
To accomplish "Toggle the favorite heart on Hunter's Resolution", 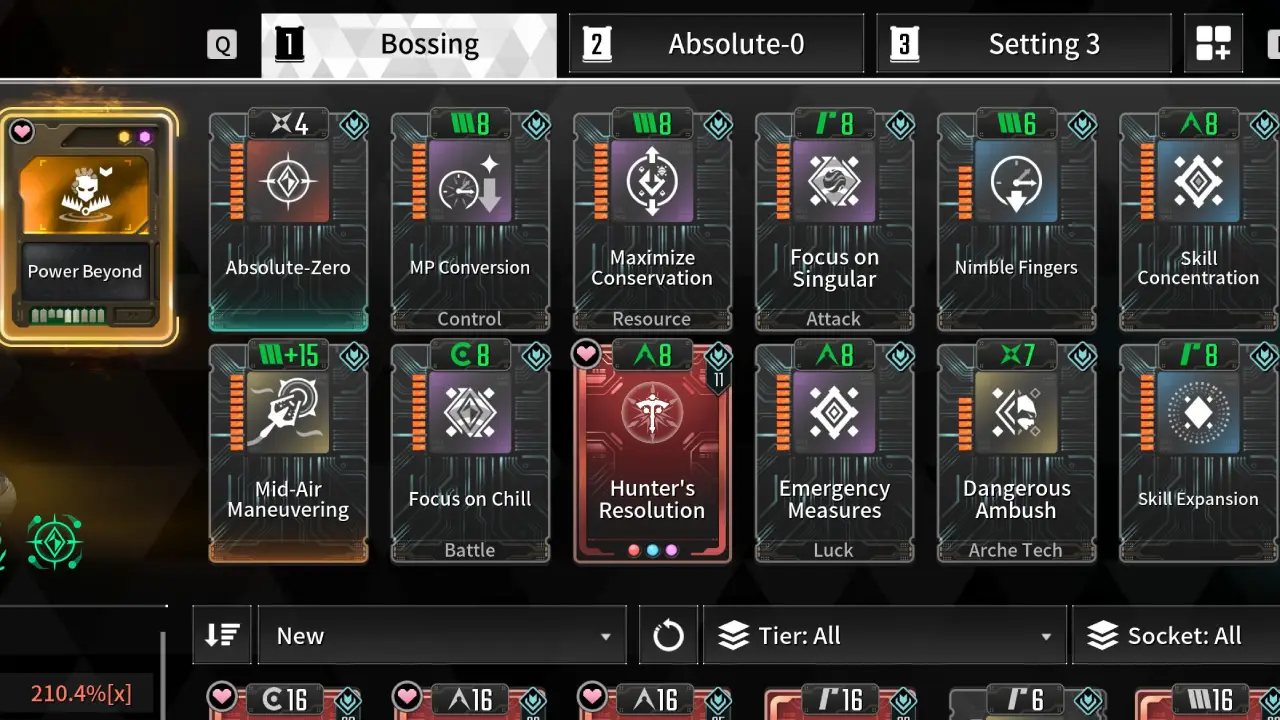I will [586, 353].
